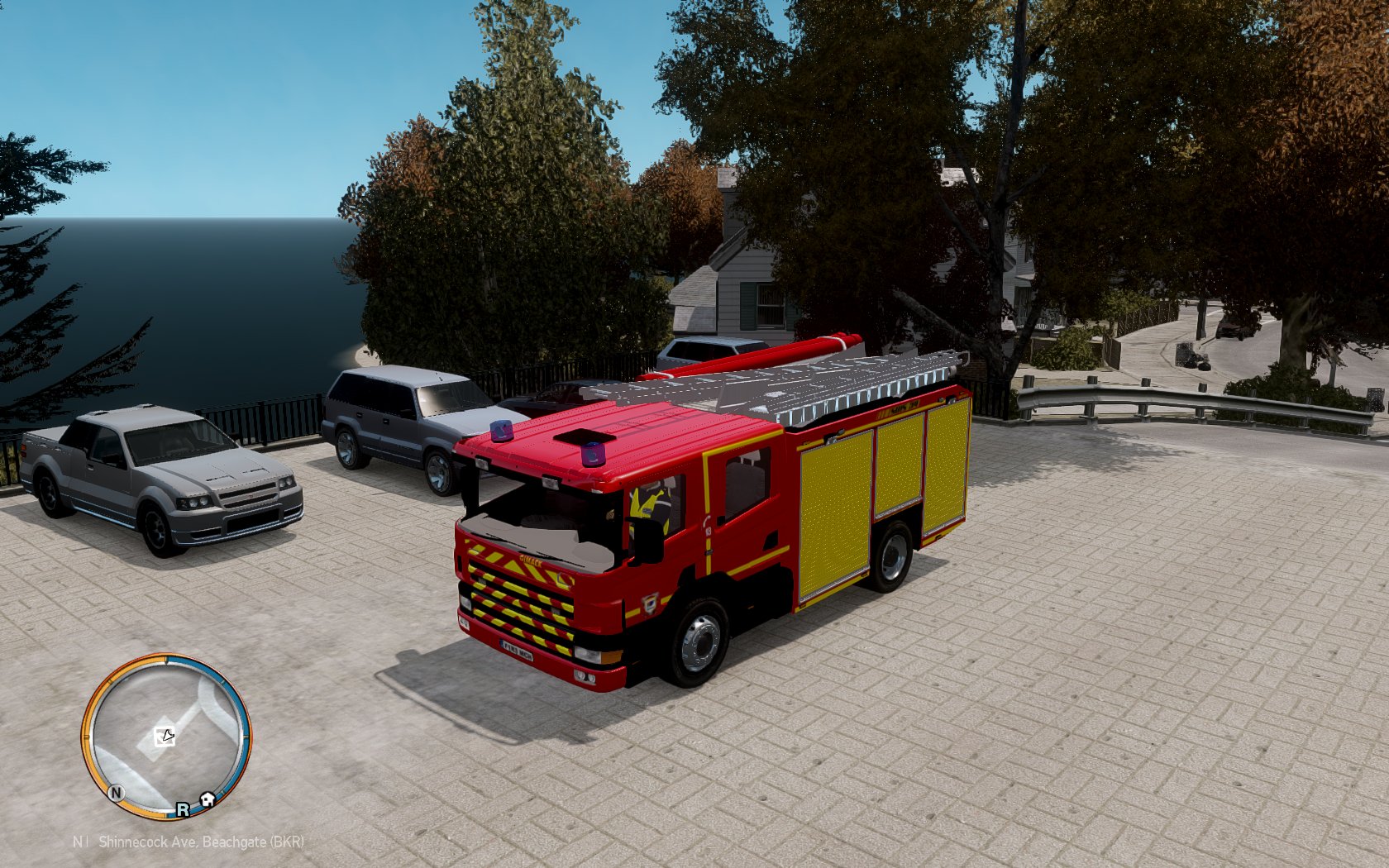Click the player arrow marker on radar

(165, 736)
